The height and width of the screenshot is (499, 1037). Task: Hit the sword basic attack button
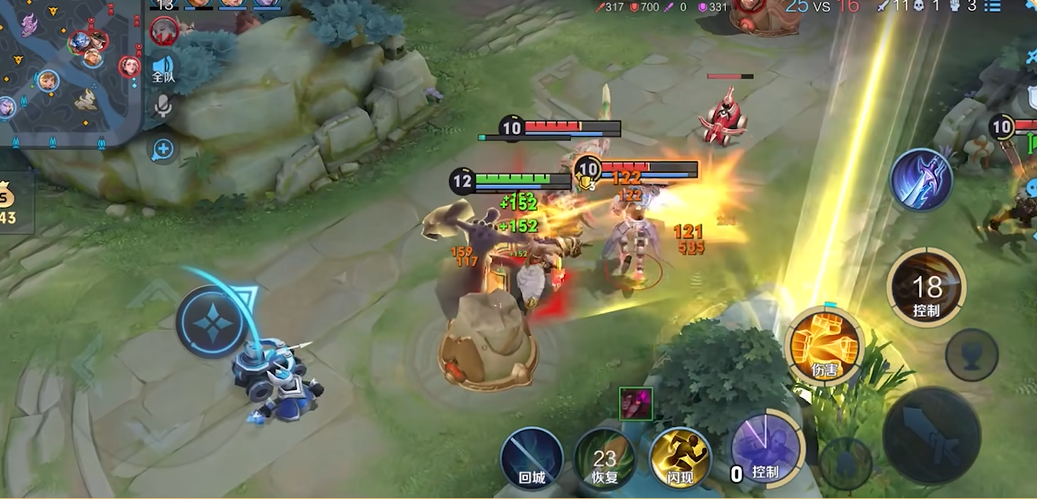(931, 436)
